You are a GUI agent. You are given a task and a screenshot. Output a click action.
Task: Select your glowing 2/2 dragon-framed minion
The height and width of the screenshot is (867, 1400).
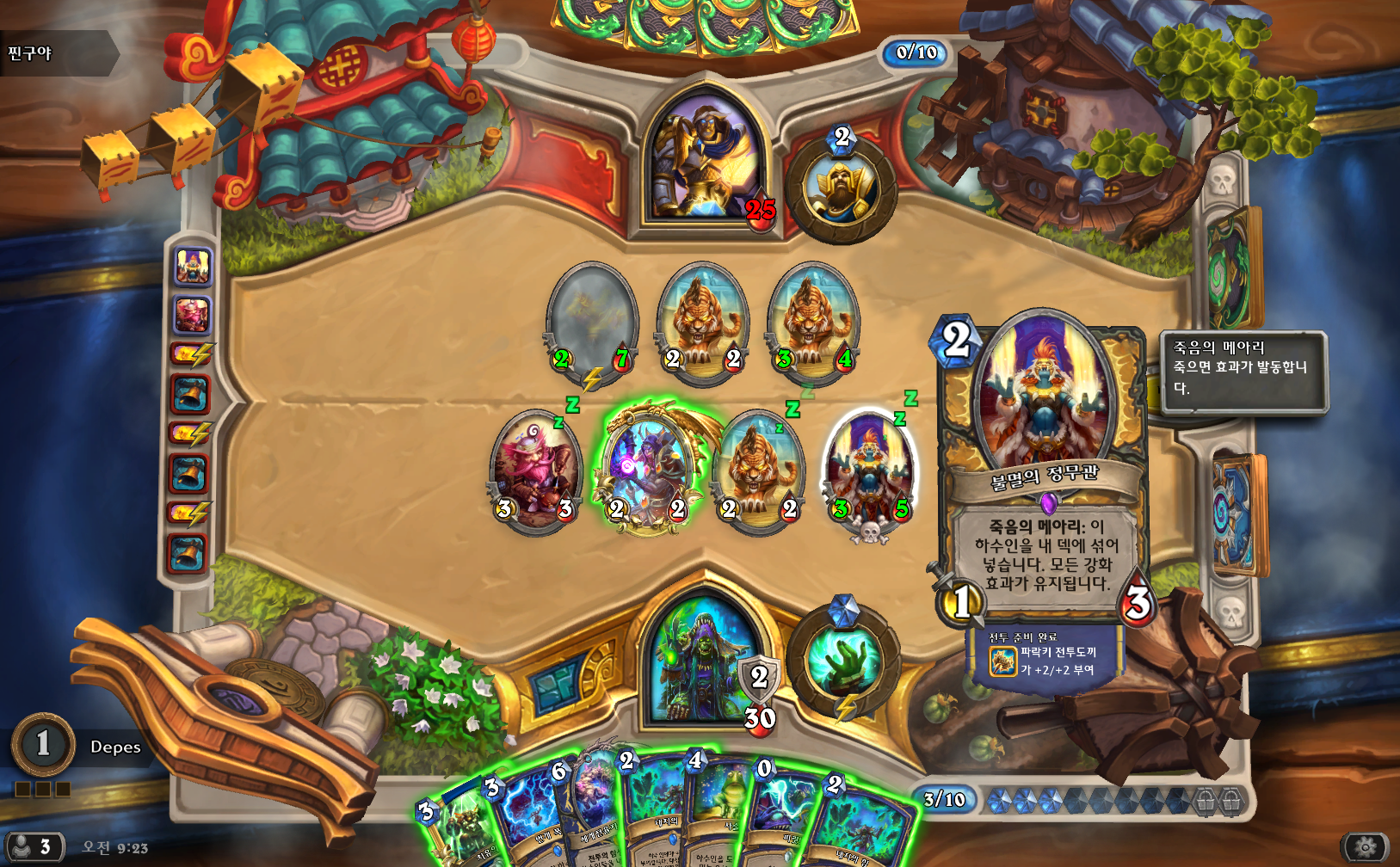click(x=647, y=470)
